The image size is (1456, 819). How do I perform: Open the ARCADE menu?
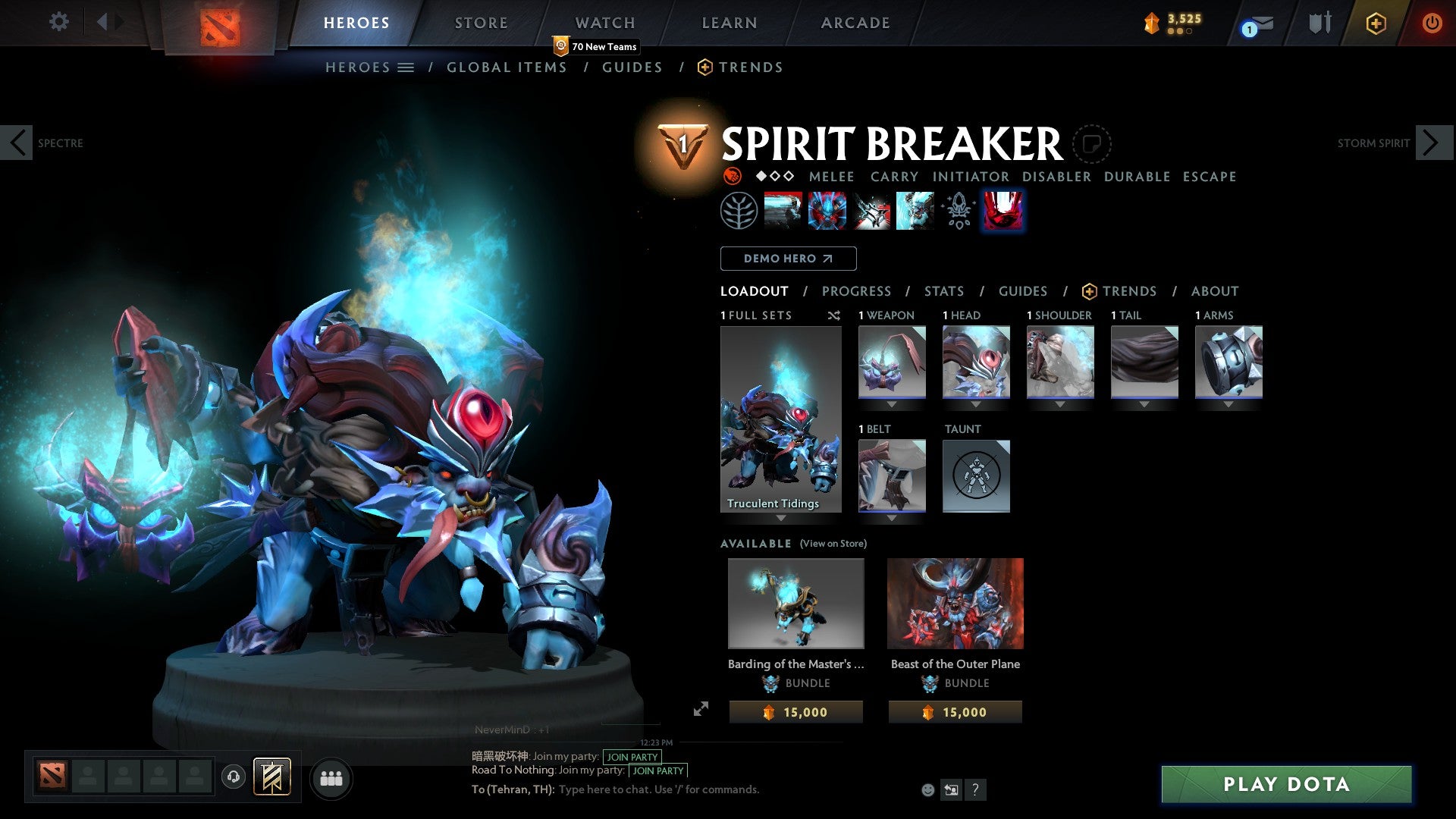(855, 22)
